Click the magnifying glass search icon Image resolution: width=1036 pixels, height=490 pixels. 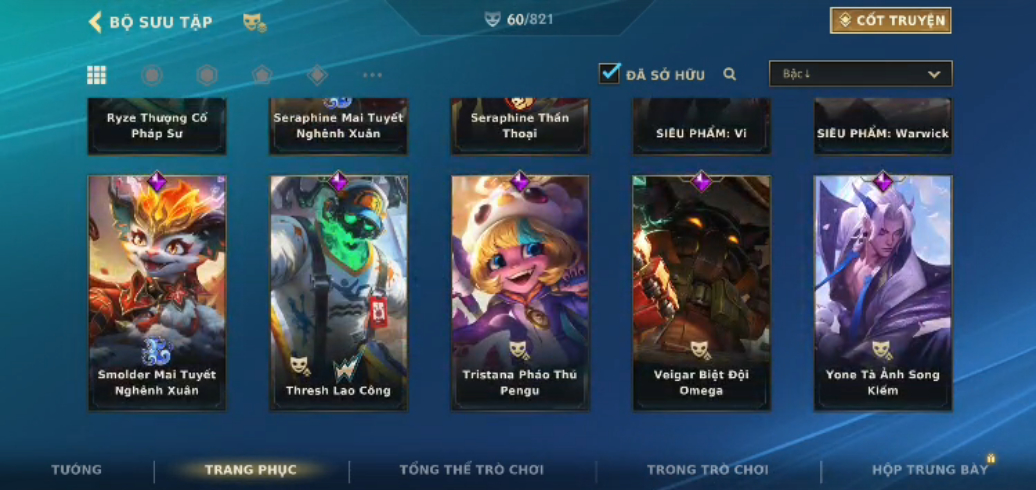point(730,74)
